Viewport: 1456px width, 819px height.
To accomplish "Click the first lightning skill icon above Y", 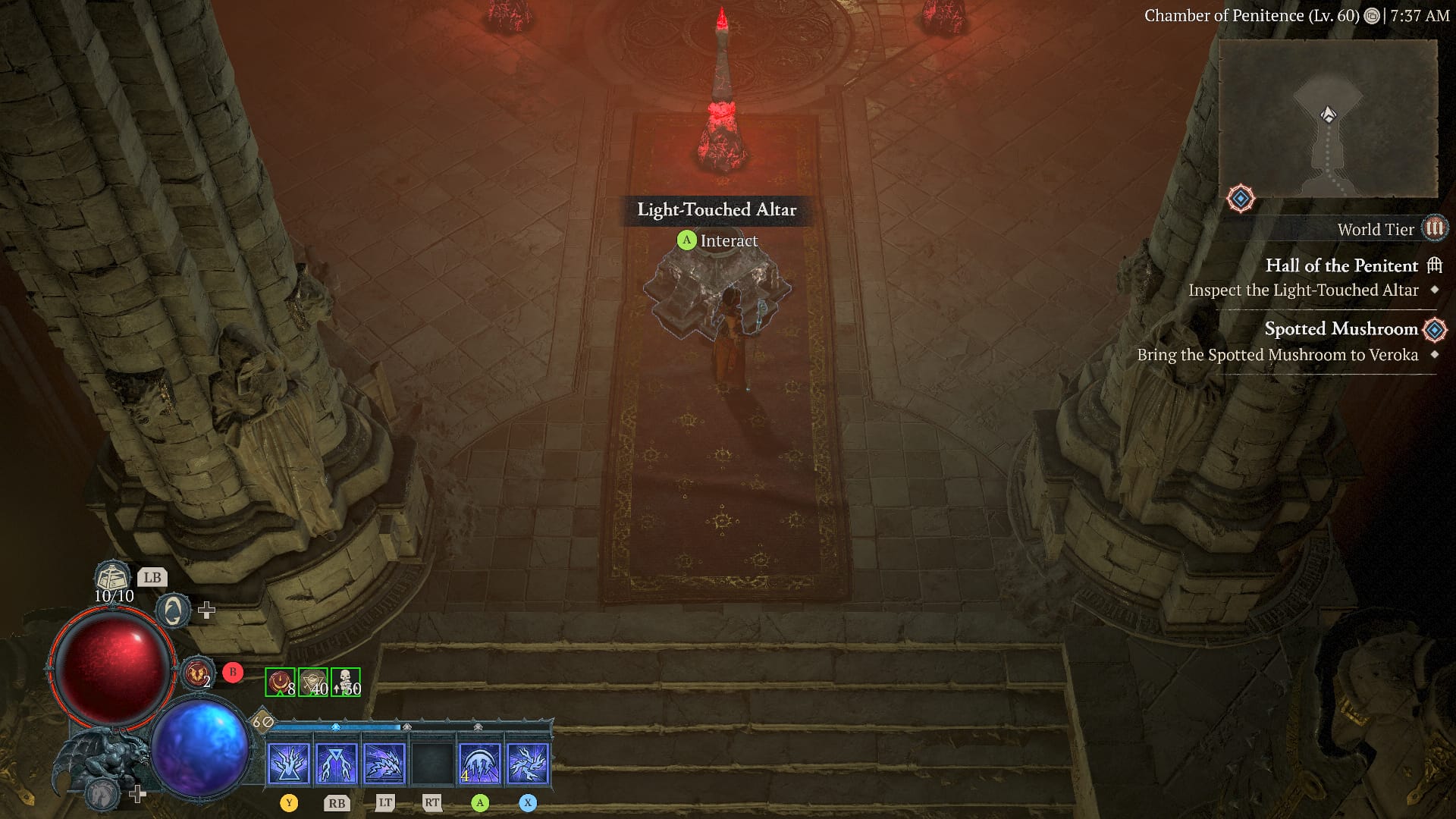I will [289, 762].
